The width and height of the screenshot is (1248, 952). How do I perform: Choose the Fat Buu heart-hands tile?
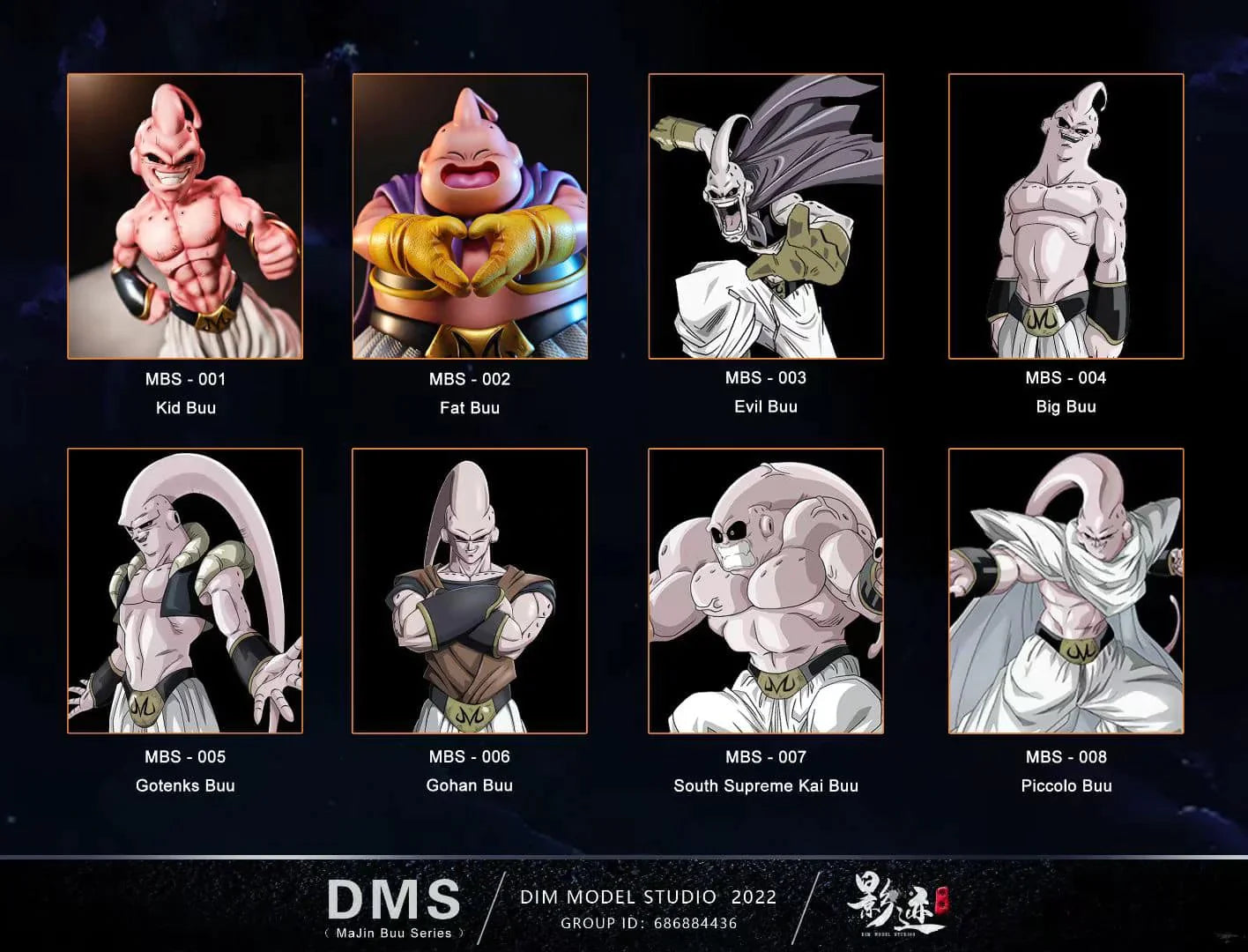click(x=470, y=216)
